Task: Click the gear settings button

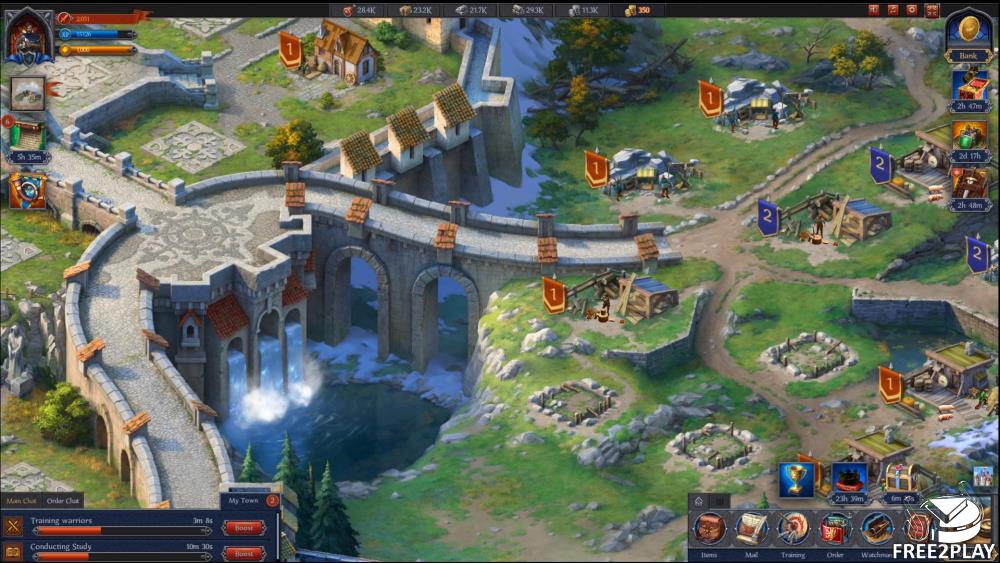Action: coord(911,10)
